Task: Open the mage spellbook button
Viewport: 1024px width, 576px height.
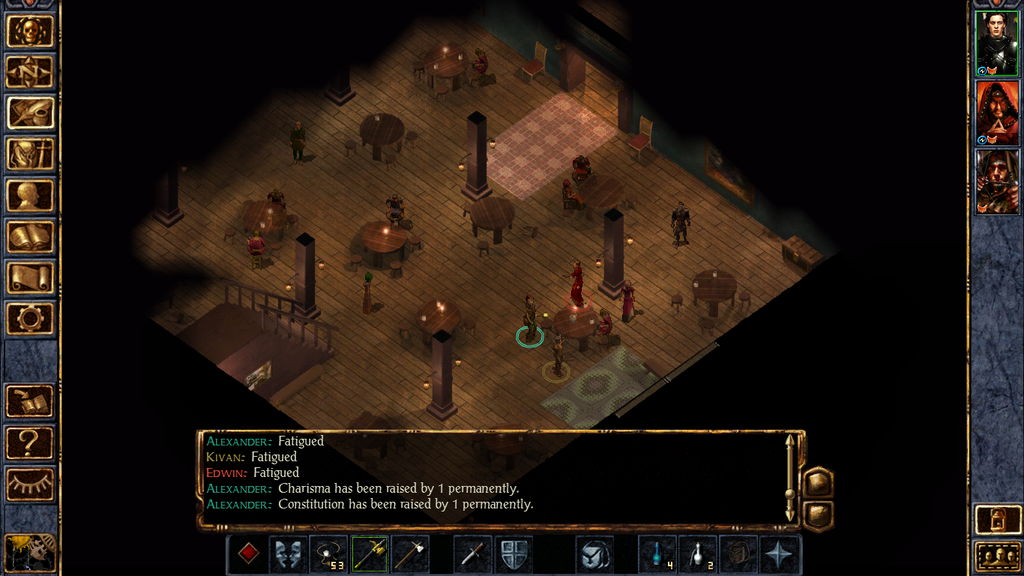Action: (x=30, y=237)
